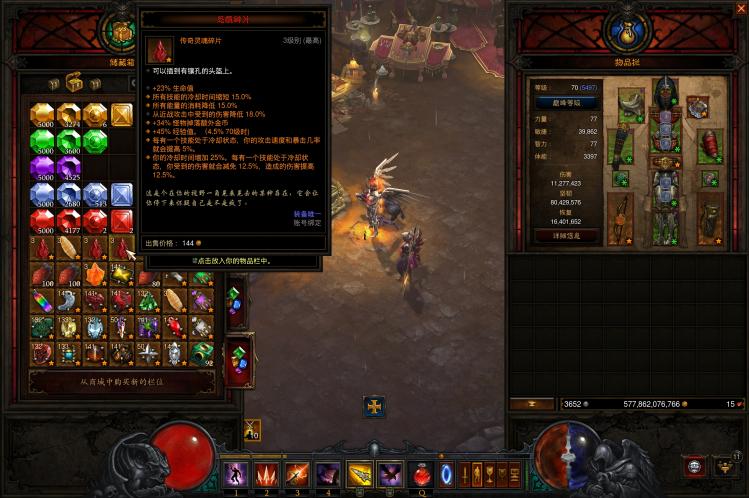
Task: Pick the square blue diamond gem
Action: [x=121, y=193]
